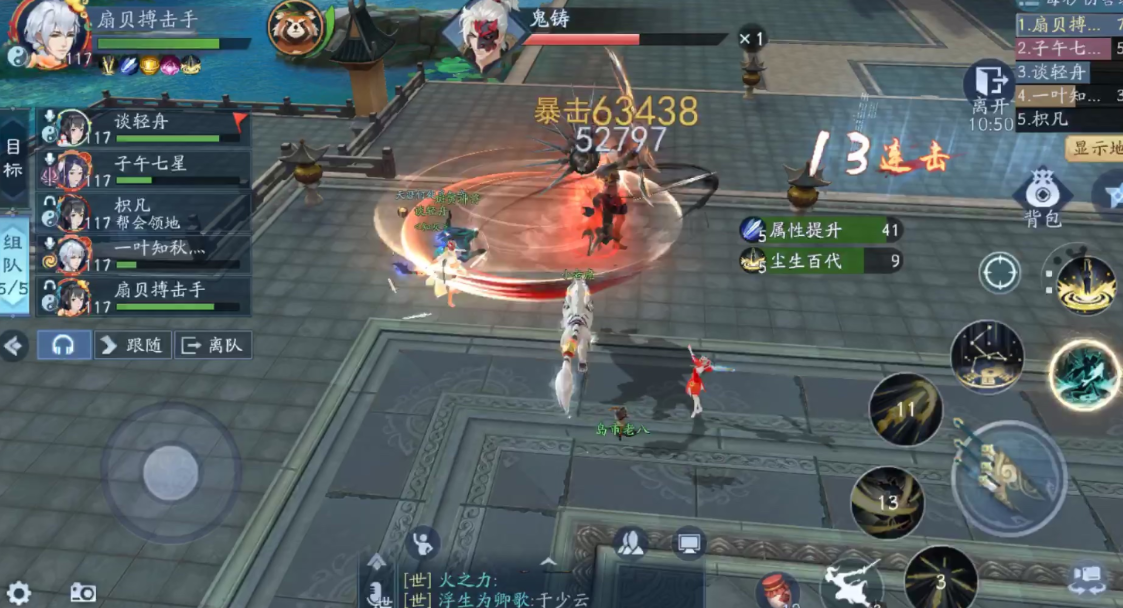
Task: Toggle the headphone voice button
Action: (64, 345)
